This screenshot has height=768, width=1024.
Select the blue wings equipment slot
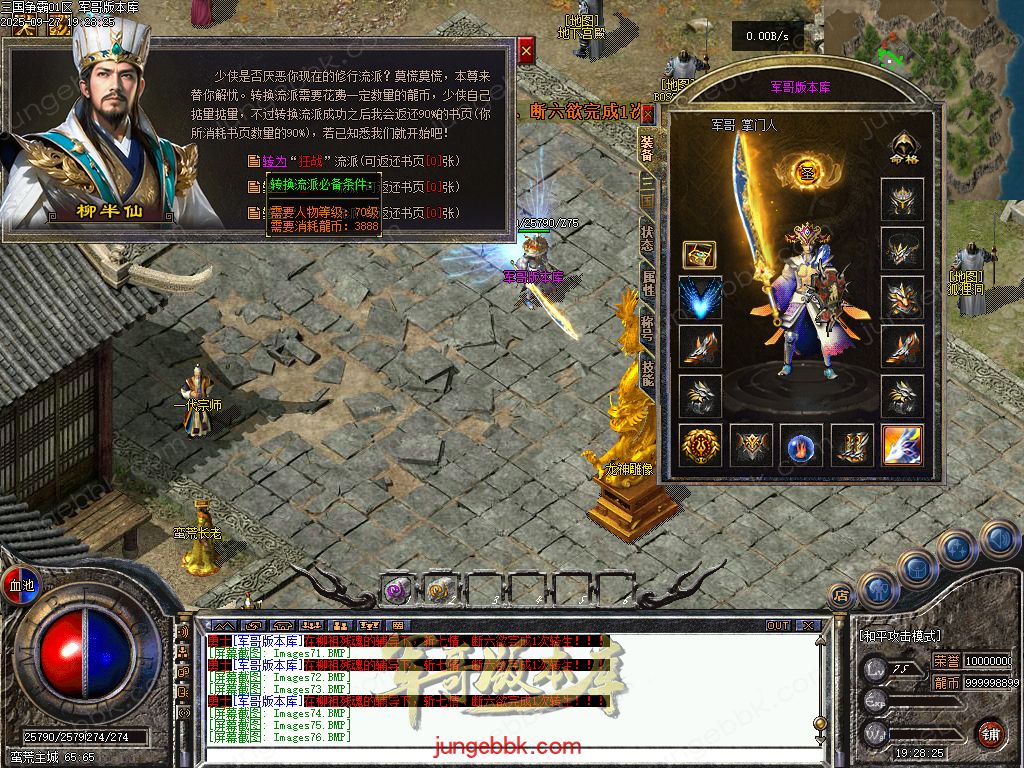point(700,298)
